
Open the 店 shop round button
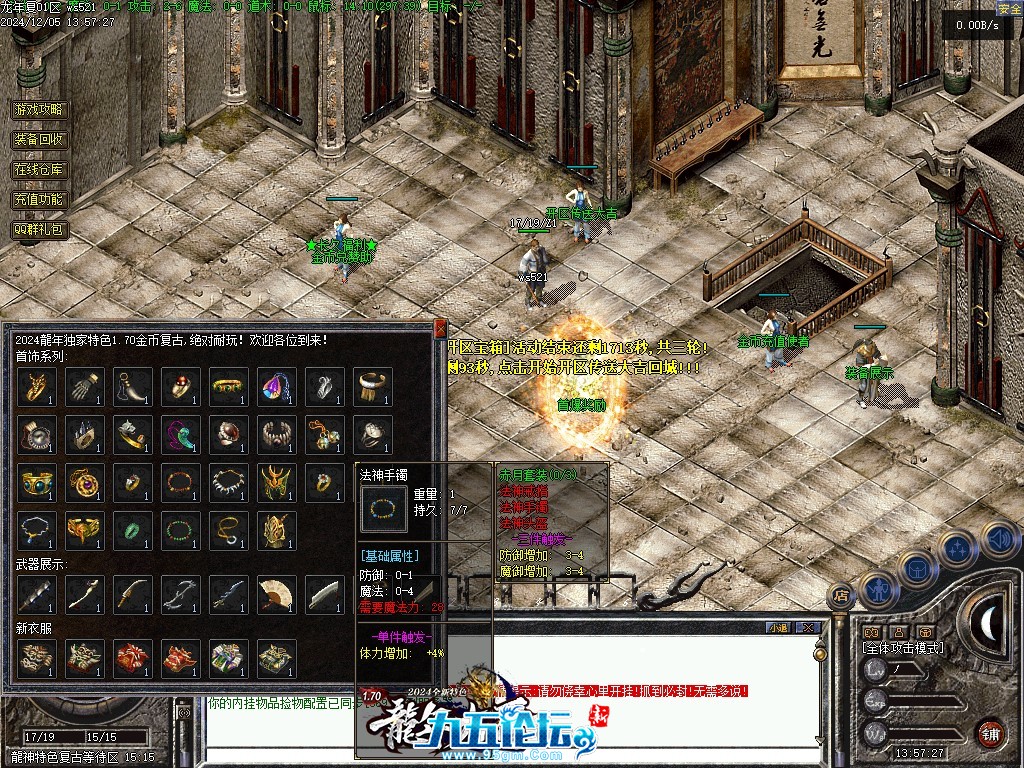pos(841,597)
